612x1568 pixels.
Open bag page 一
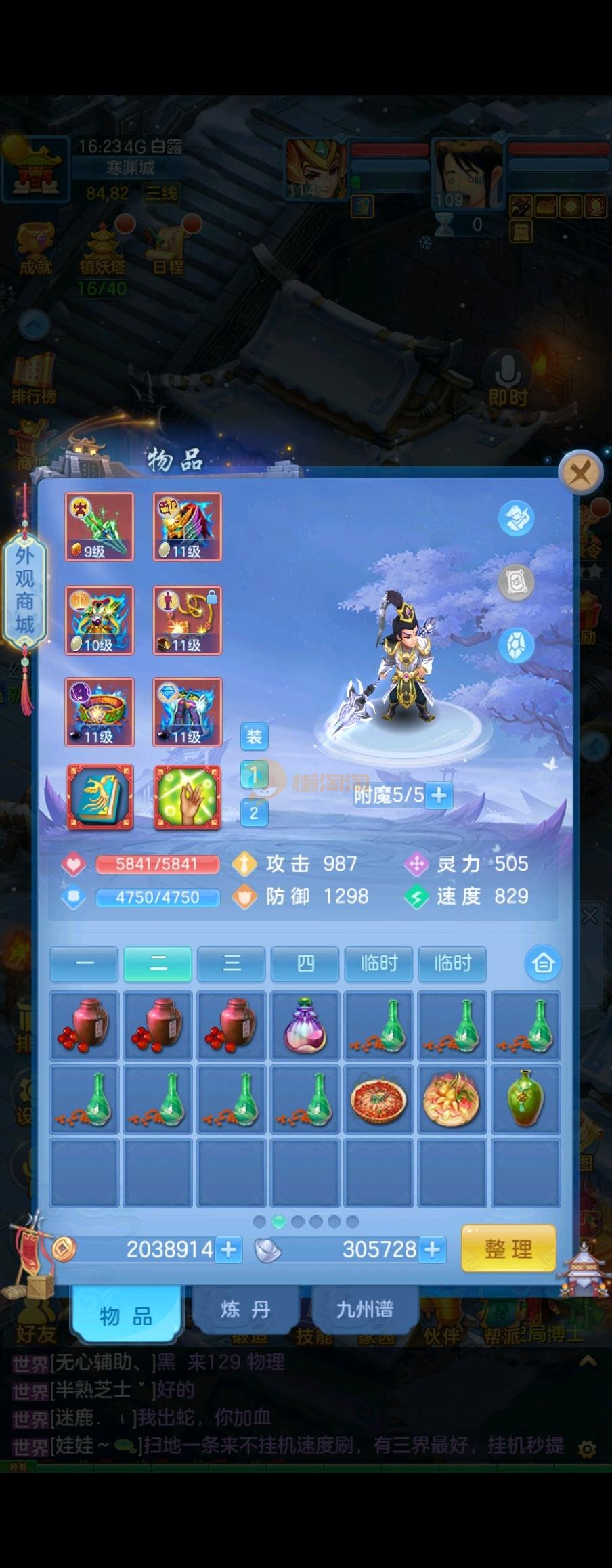[85, 963]
